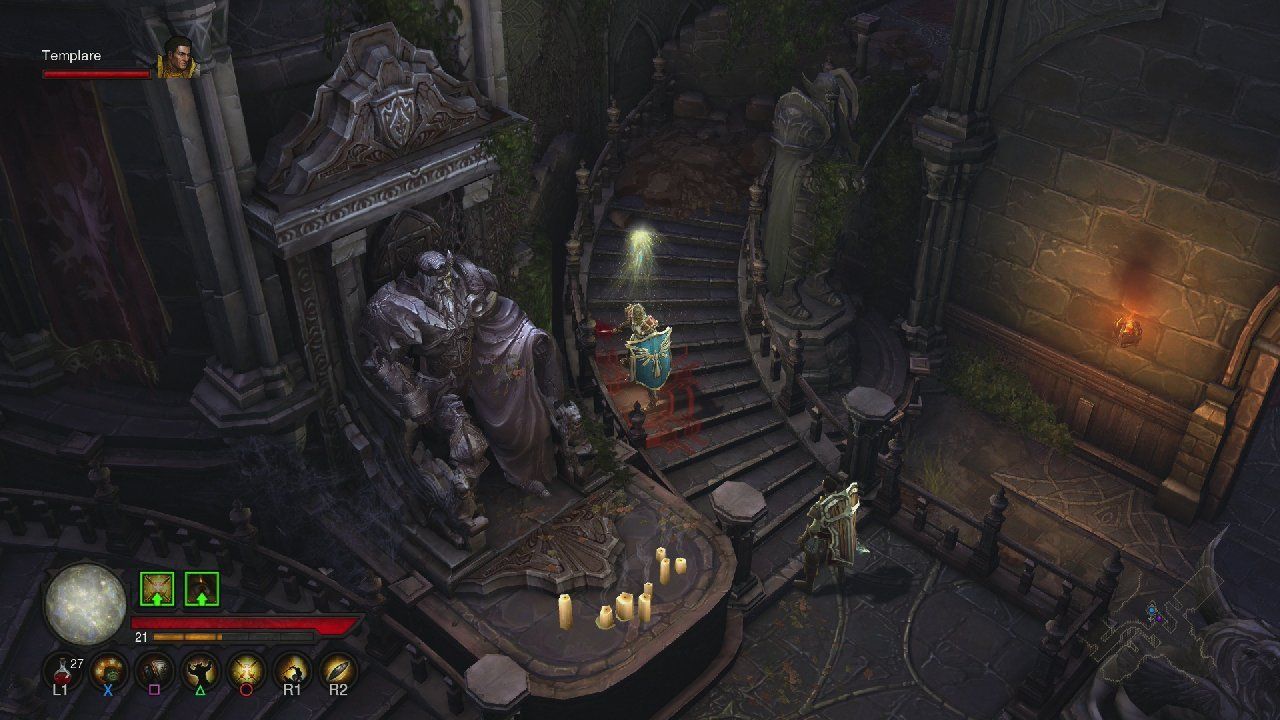Fire the R2 blade skill
The image size is (1280, 720).
339,670
